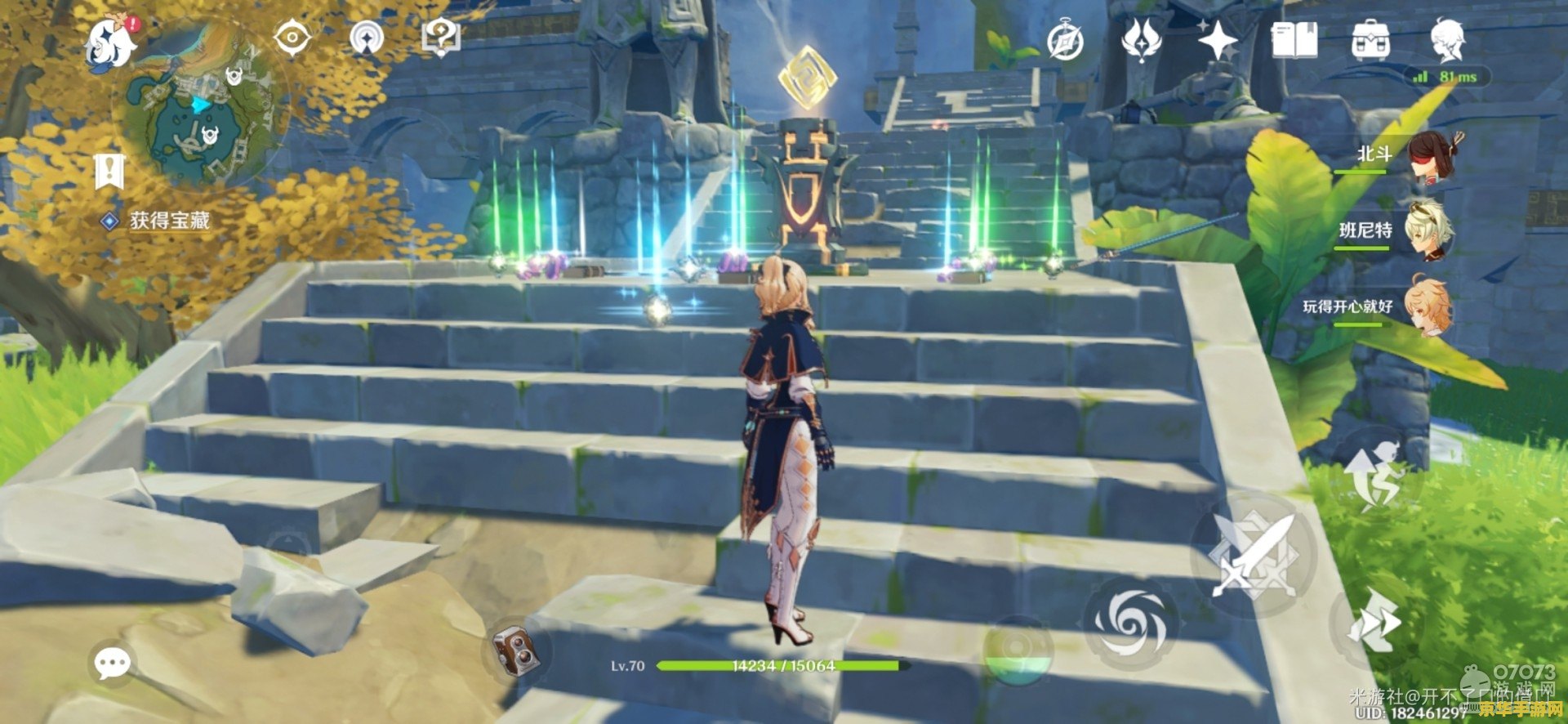Select the 获得宝藏 quest objective
This screenshot has width=1568, height=724.
pyautogui.click(x=169, y=221)
